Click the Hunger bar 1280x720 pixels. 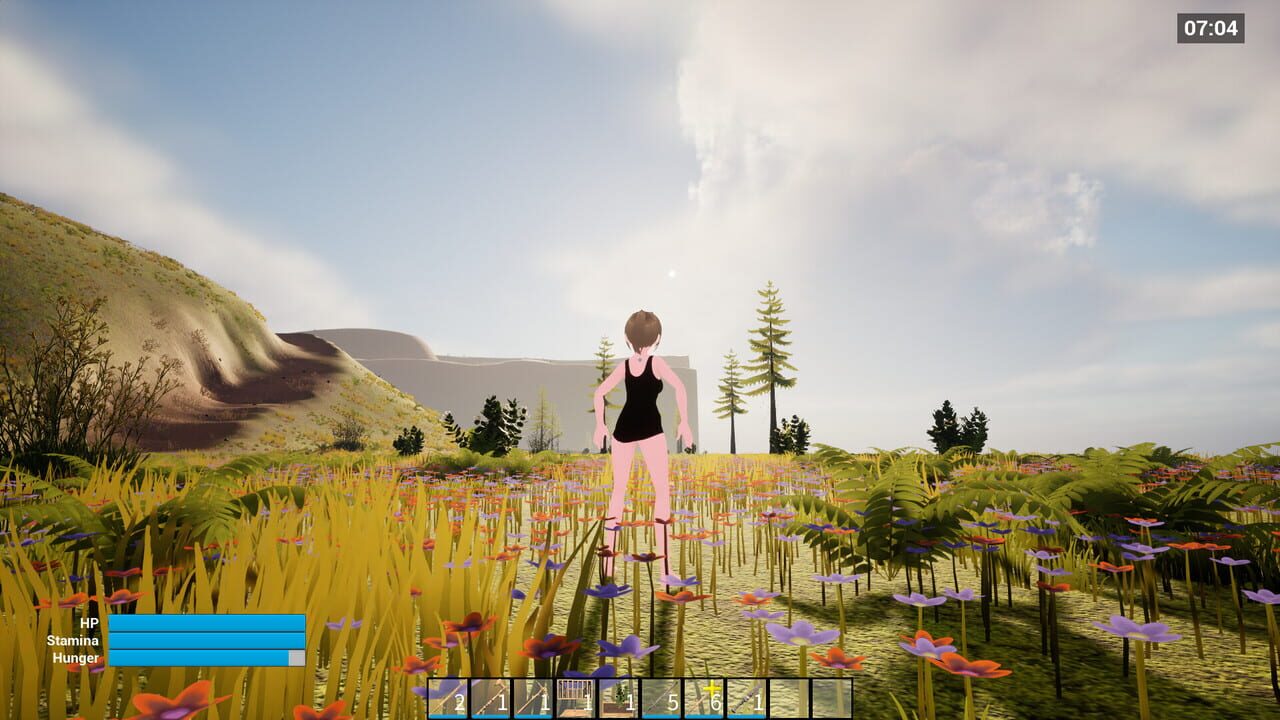[x=205, y=658]
